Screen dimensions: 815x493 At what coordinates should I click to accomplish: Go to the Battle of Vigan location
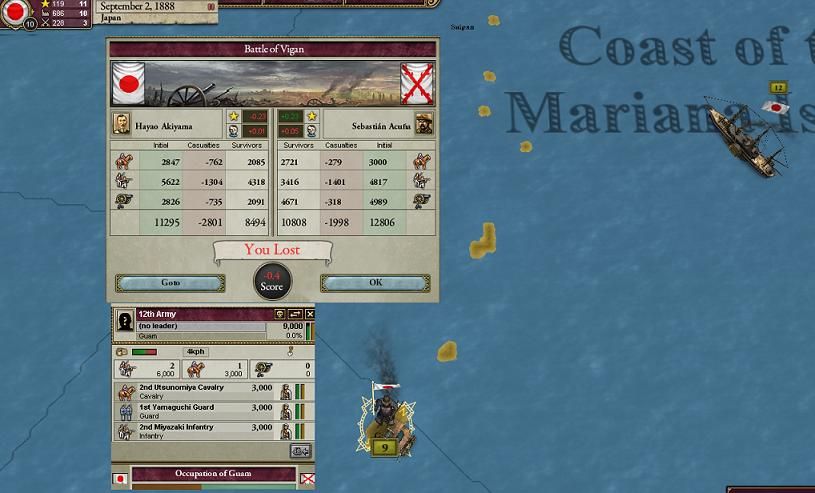[x=170, y=283]
